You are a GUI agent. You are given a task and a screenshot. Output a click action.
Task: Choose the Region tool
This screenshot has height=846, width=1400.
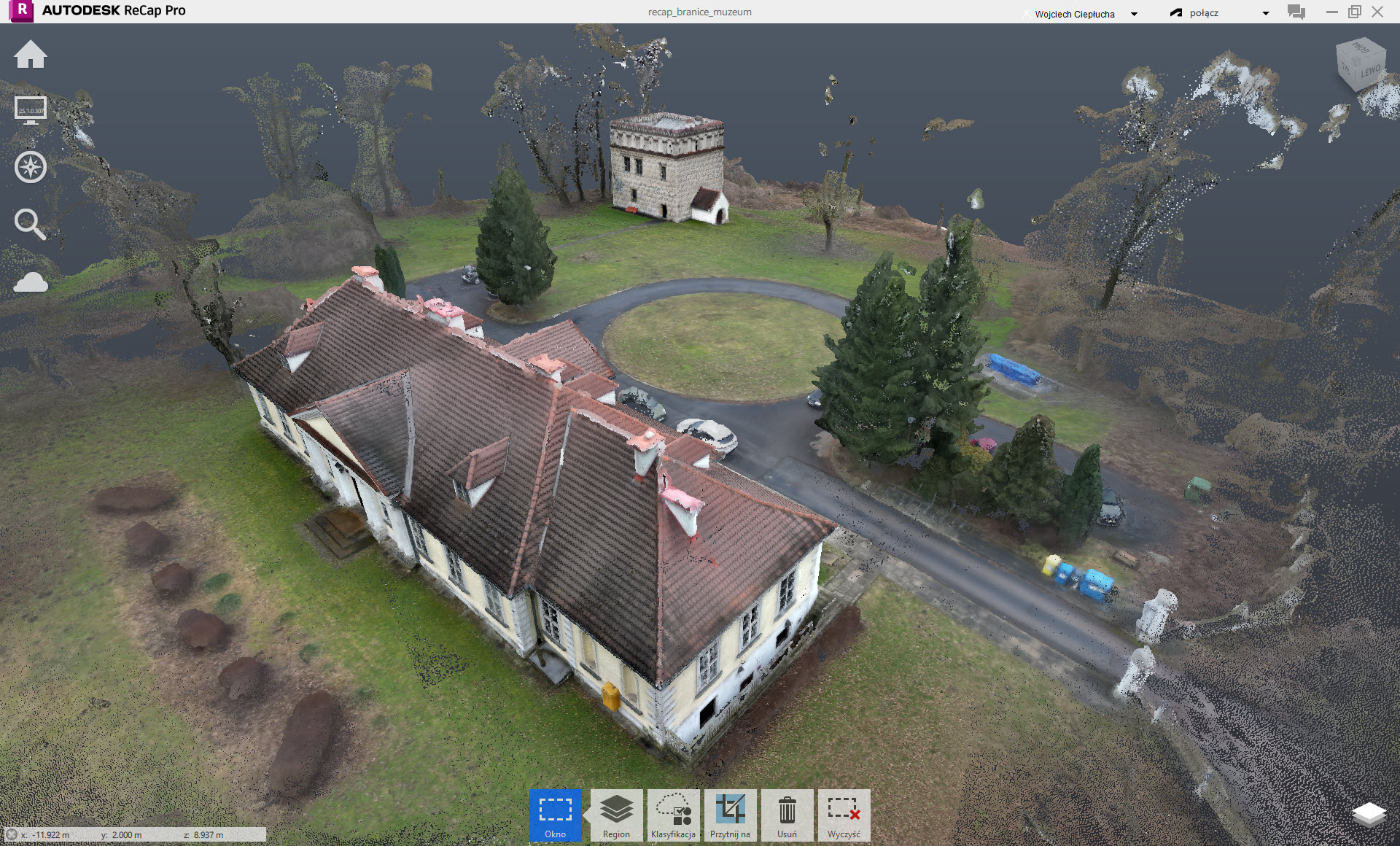coord(616,815)
